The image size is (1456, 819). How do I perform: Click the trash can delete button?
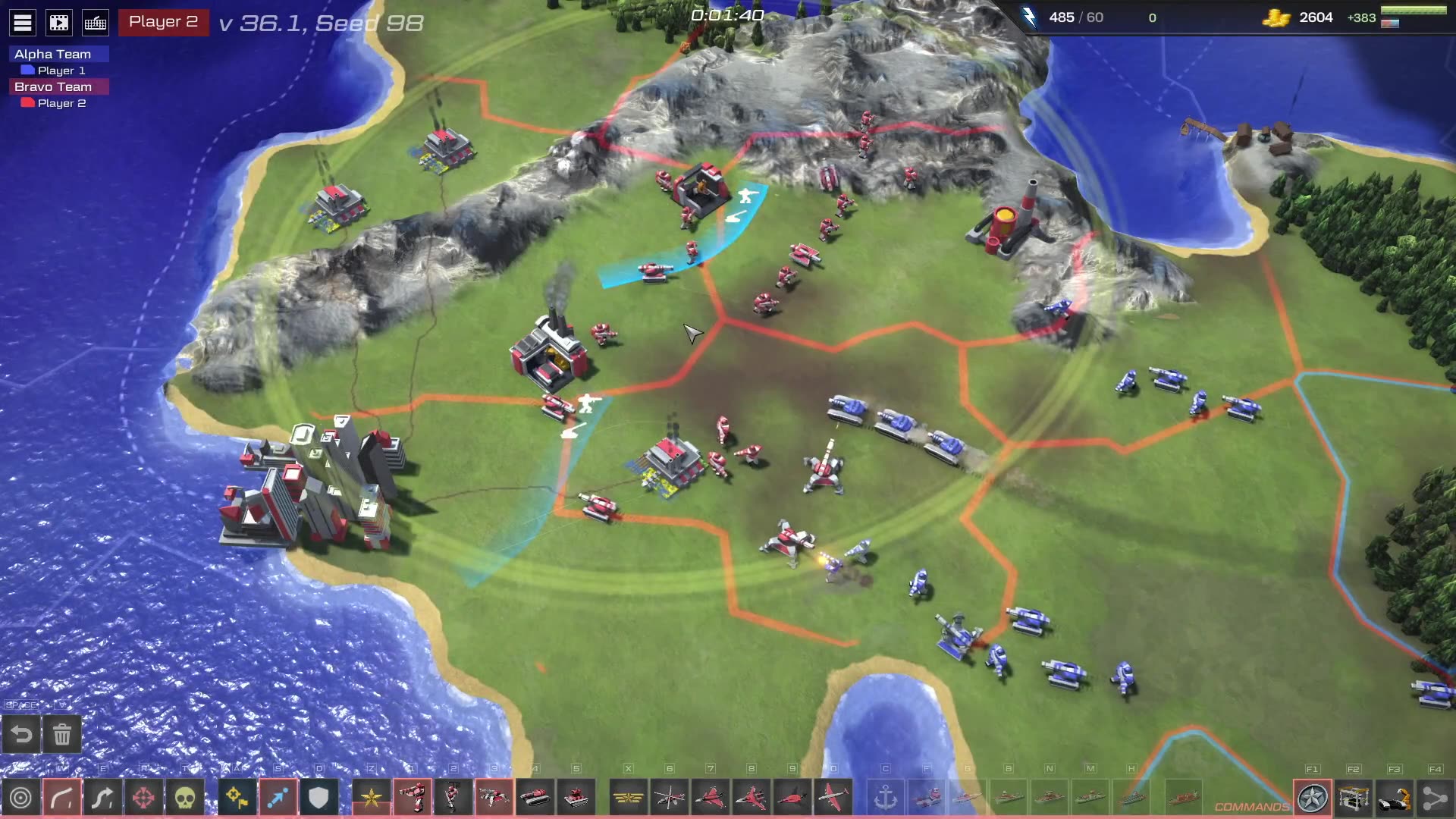(x=62, y=734)
